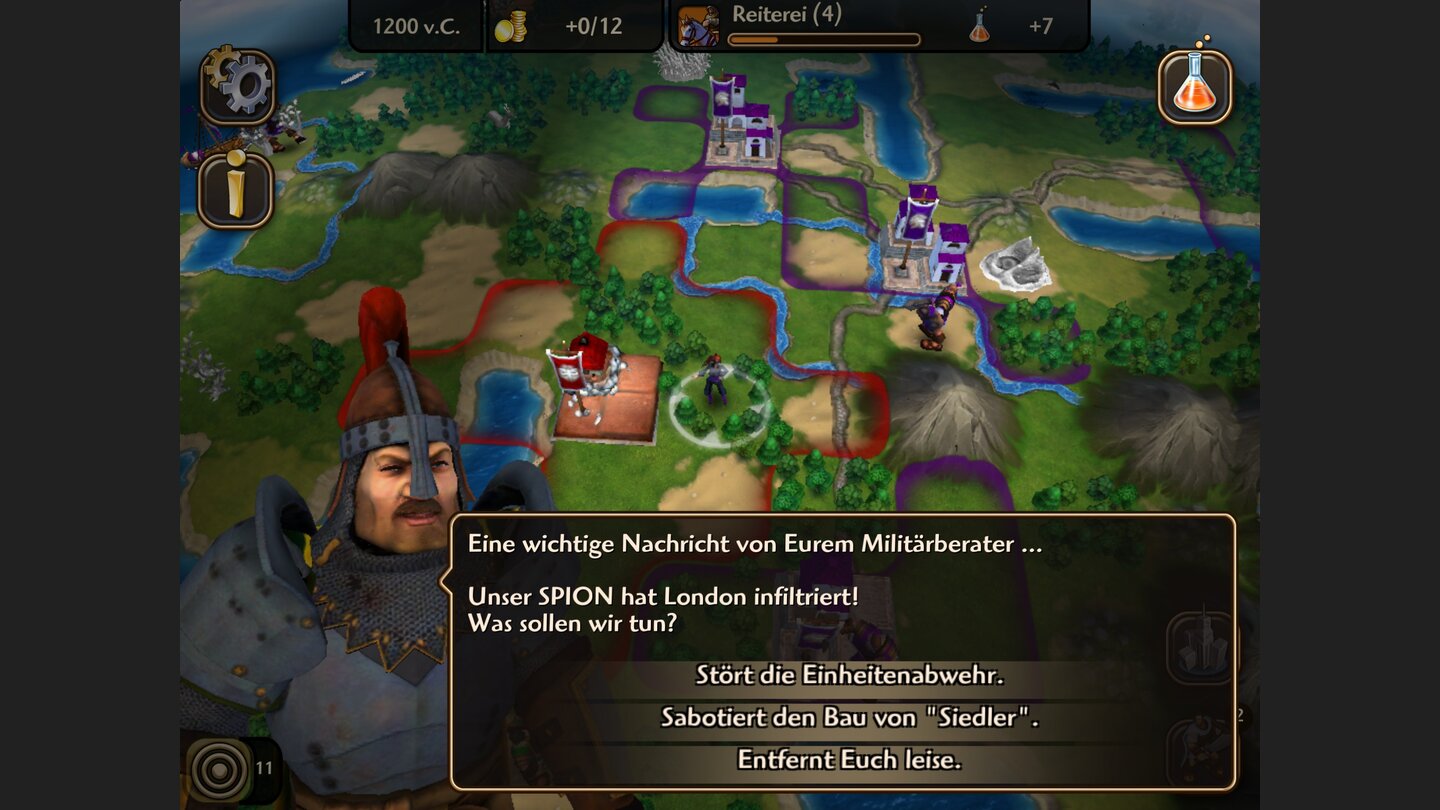Click the Reiterei production progress bar
1440x810 pixels.
(825, 37)
